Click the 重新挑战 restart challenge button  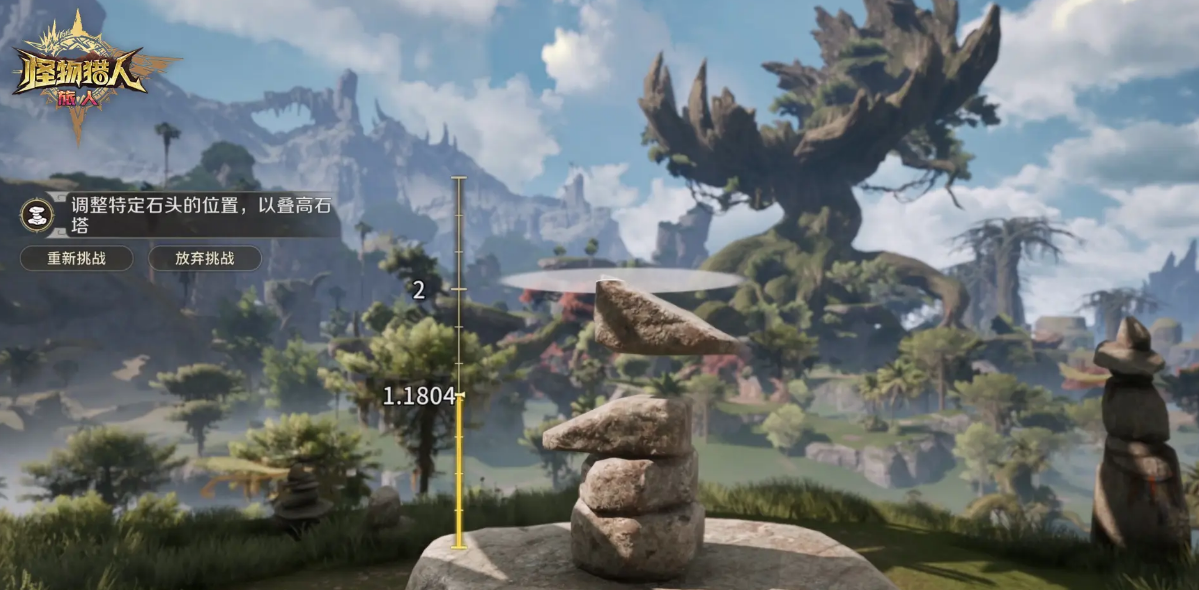point(76,258)
